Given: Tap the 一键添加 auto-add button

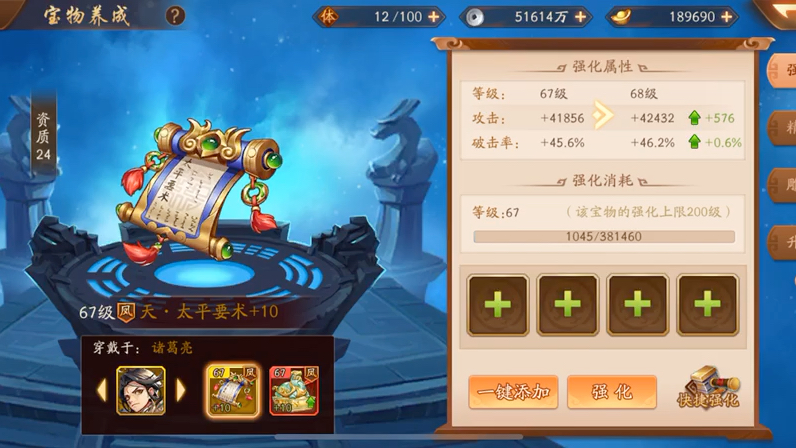Looking at the screenshot, I should pyautogui.click(x=513, y=392).
